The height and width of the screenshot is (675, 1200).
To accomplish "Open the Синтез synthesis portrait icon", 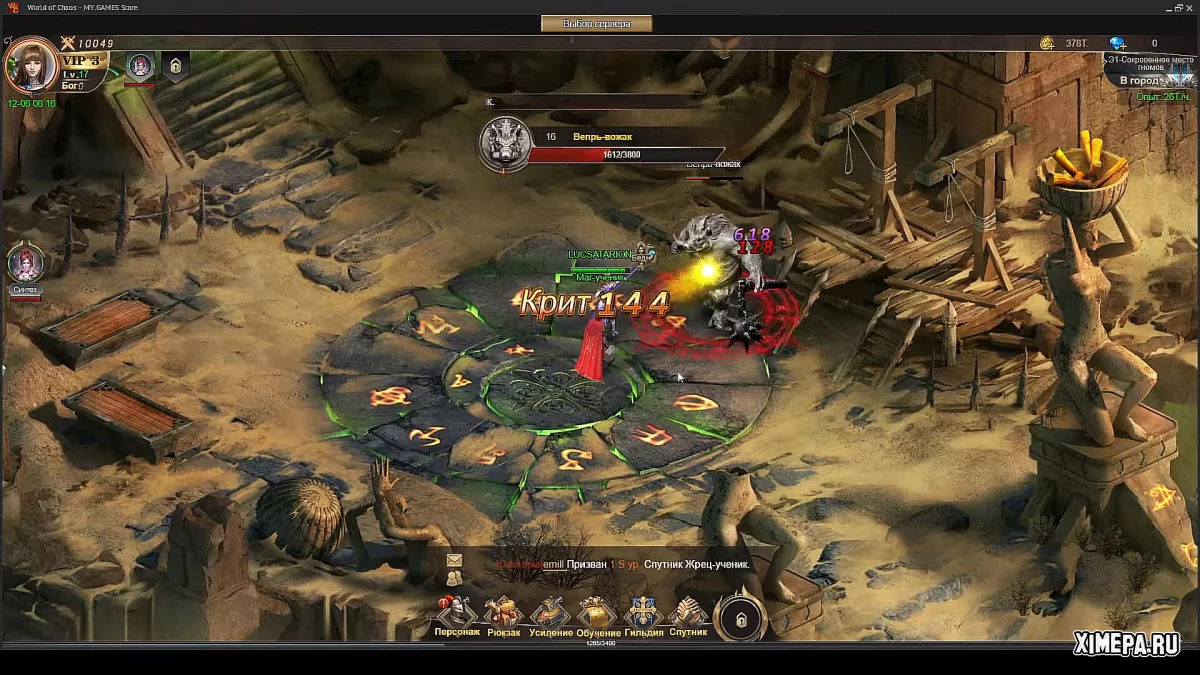I will 25,264.
